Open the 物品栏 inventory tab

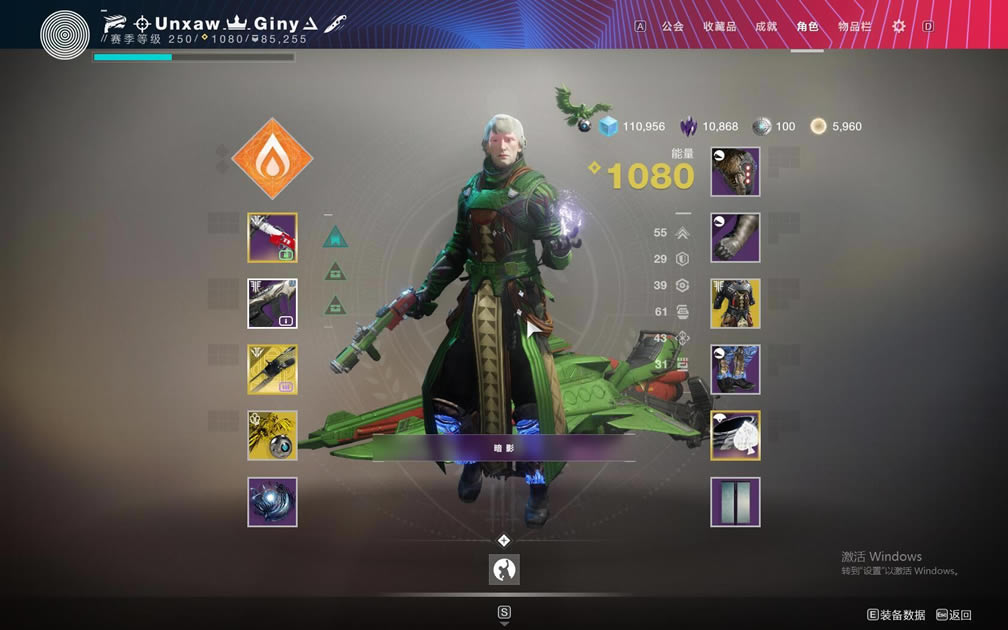854,26
